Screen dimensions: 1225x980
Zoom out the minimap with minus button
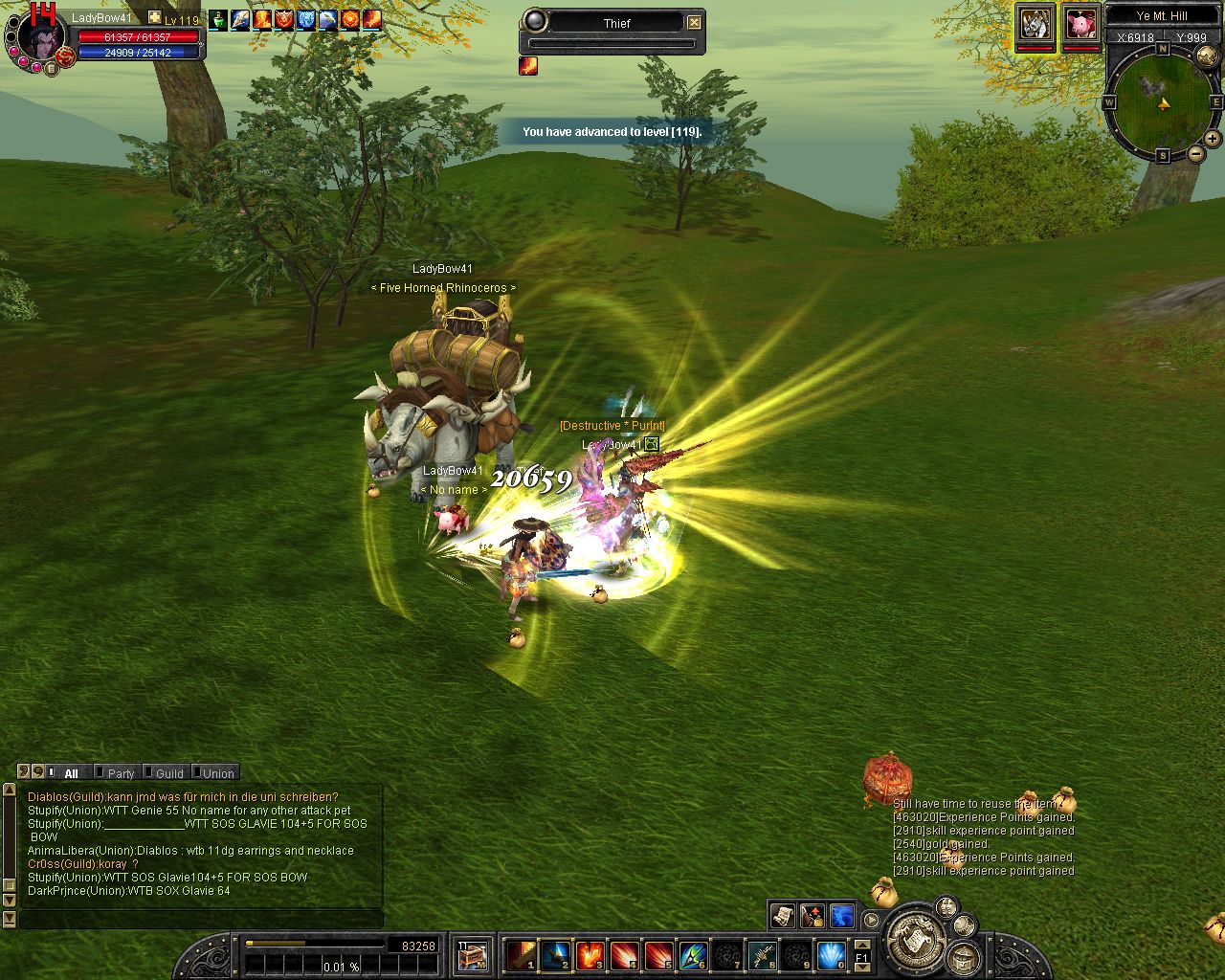1195,153
